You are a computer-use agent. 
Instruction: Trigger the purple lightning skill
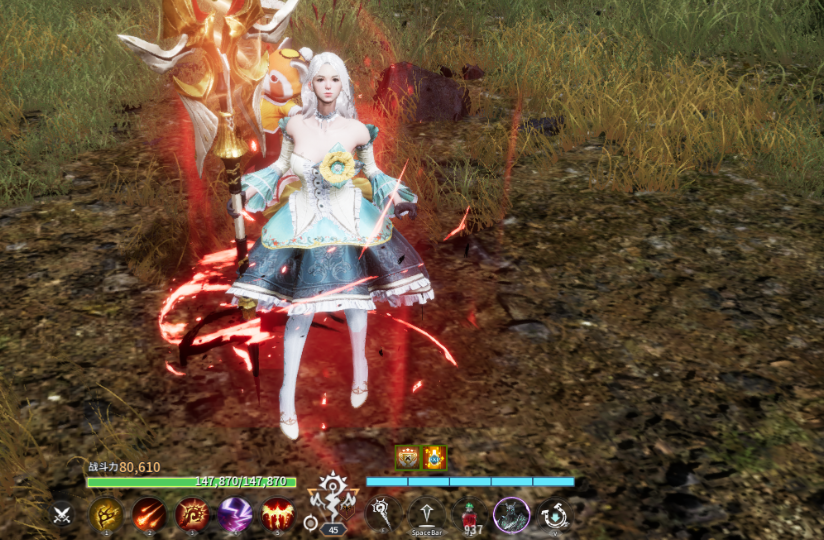[235, 514]
